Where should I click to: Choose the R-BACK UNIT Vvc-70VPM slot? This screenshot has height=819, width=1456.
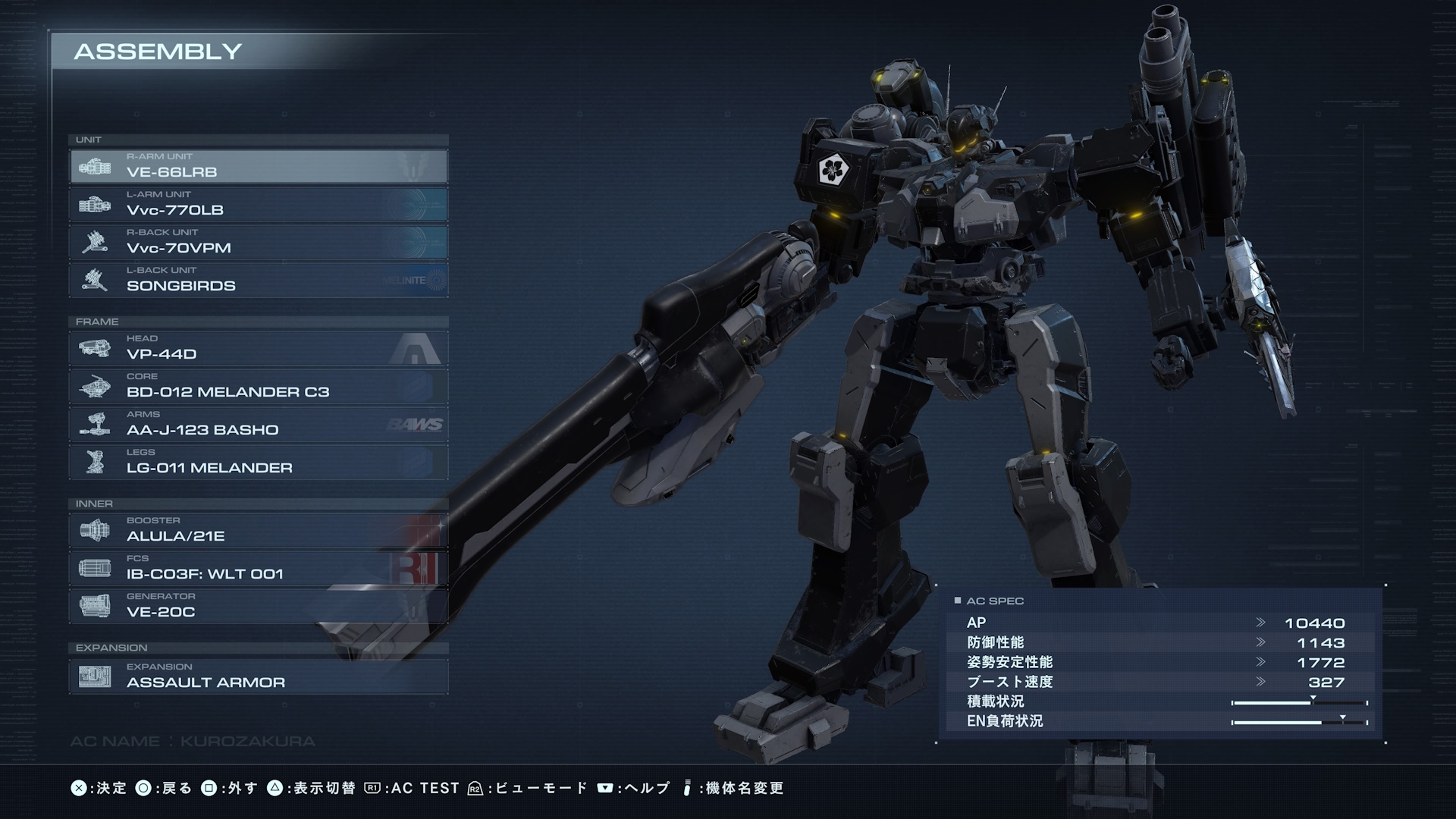259,242
